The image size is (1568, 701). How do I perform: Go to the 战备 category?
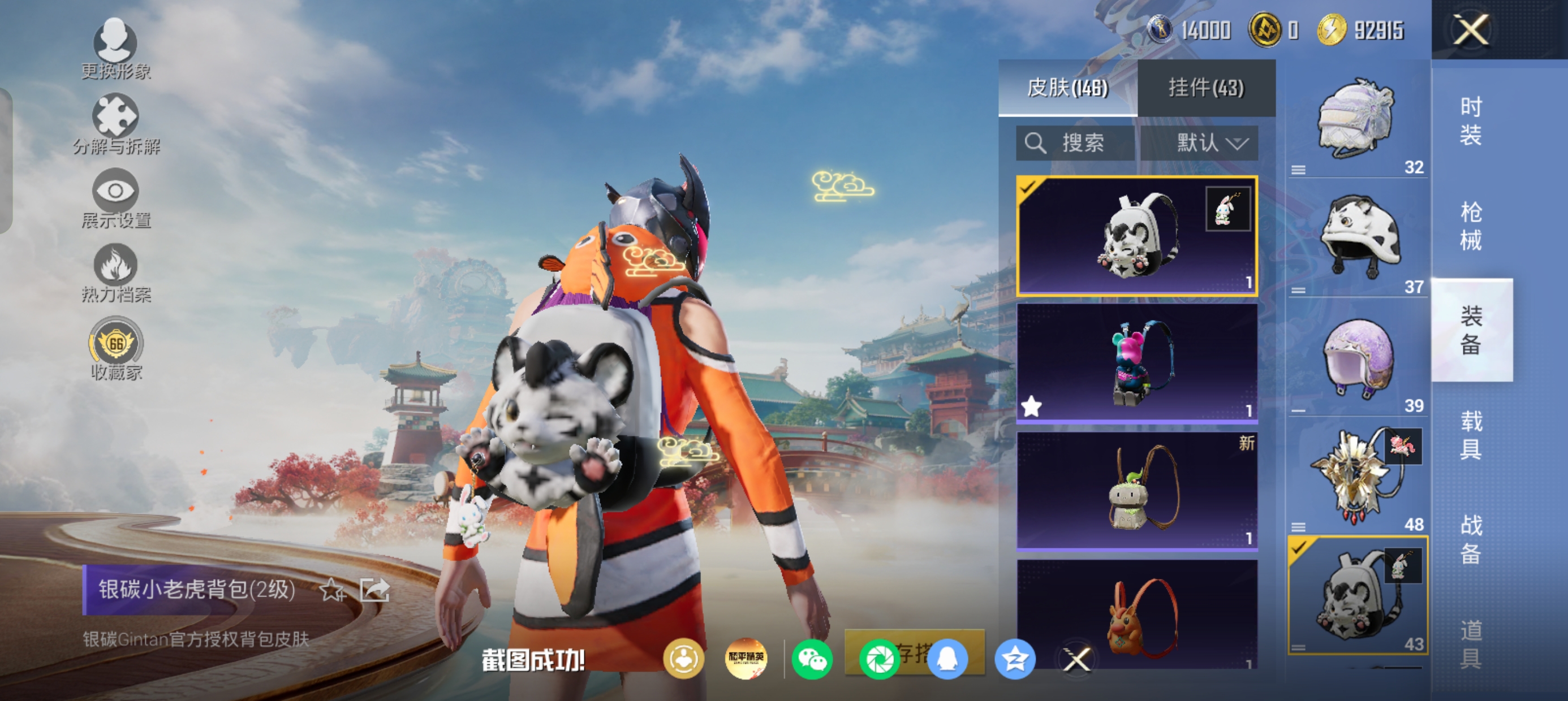1471,539
